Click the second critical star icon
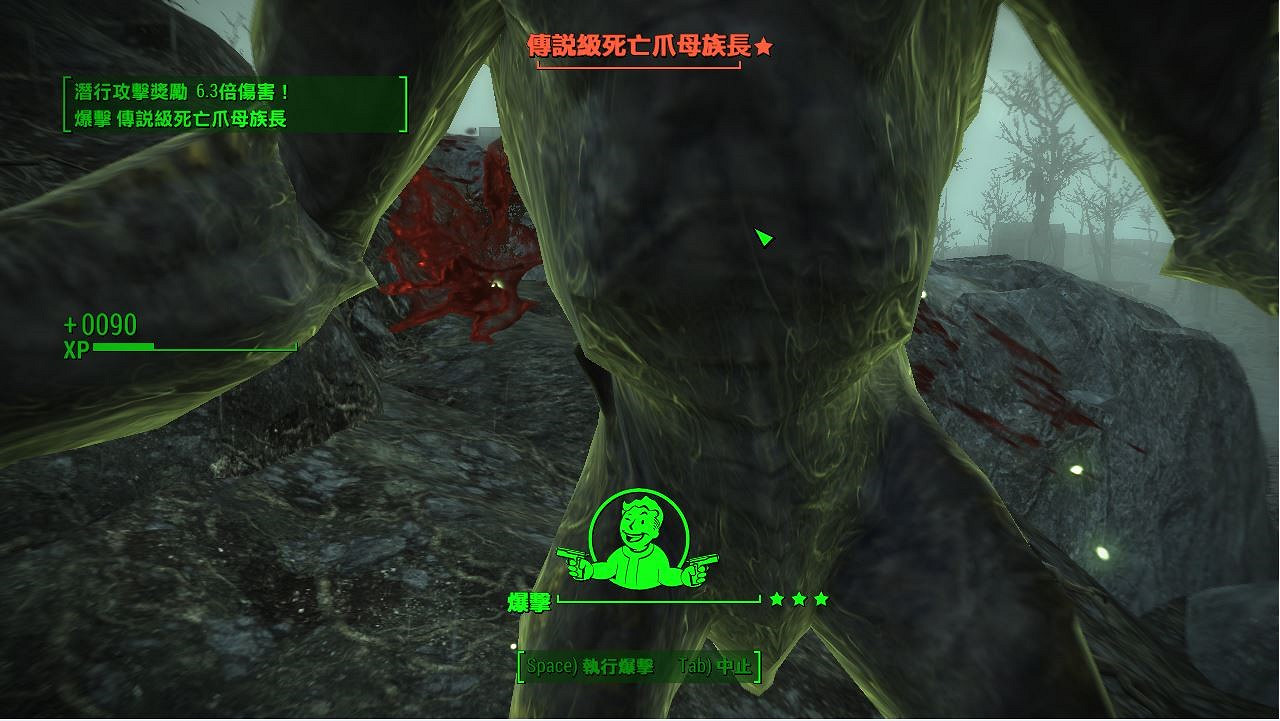The image size is (1280, 721). click(x=797, y=598)
